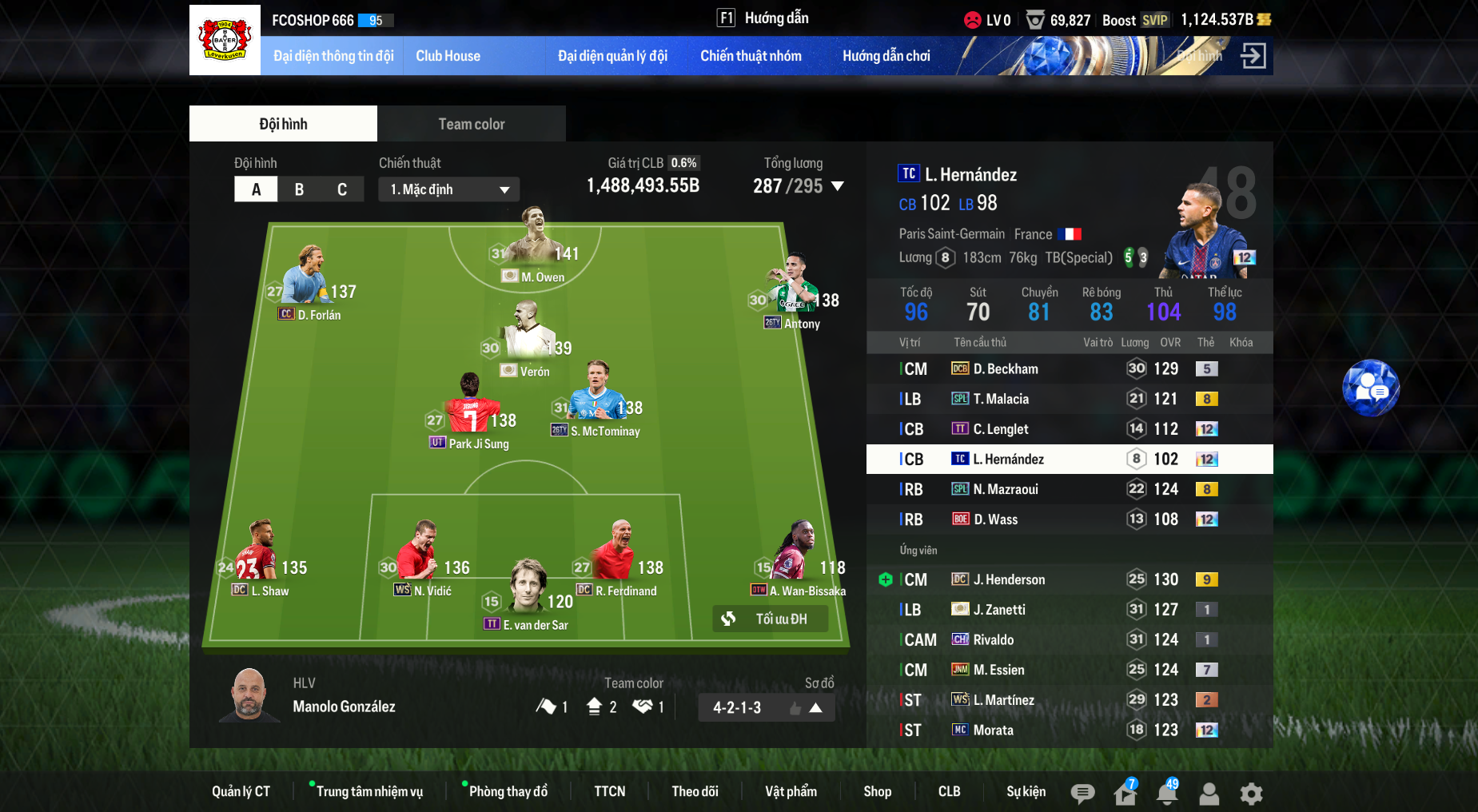Image resolution: width=1478 pixels, height=812 pixels.
Task: Check the notification bell icon
Action: (x=1167, y=794)
